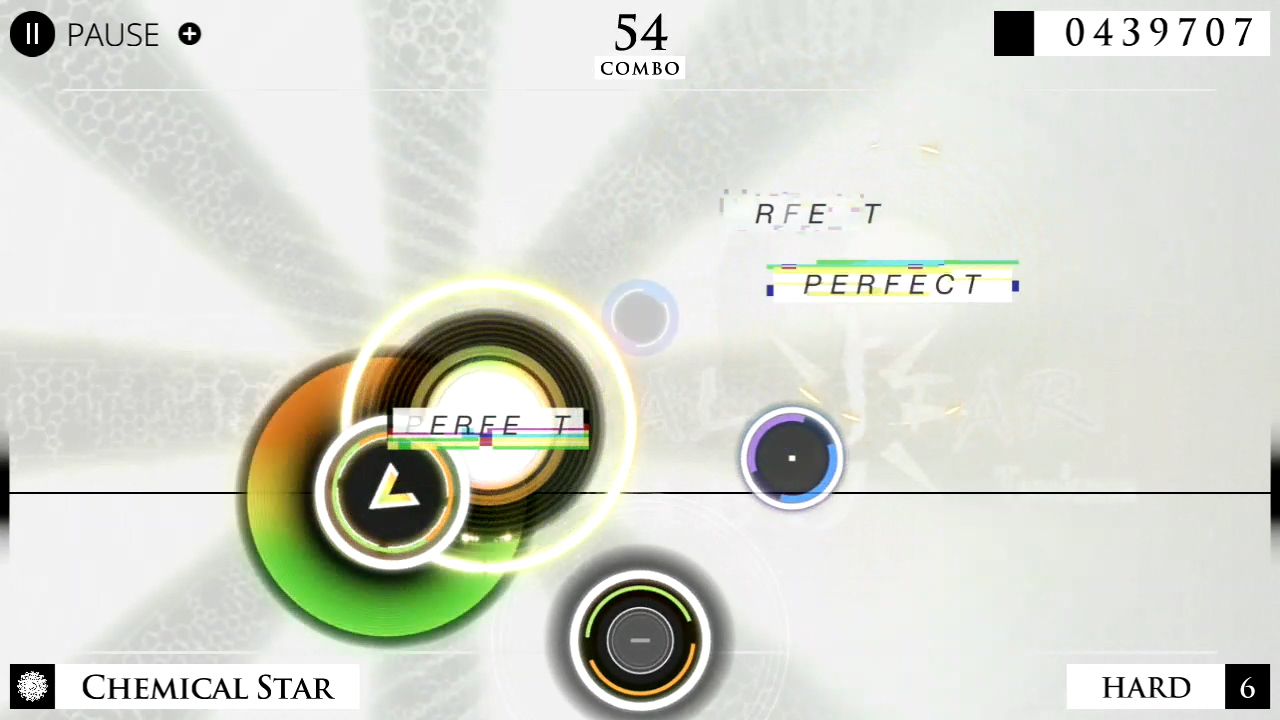Select the difficulty level 6 box

[x=1247, y=687]
